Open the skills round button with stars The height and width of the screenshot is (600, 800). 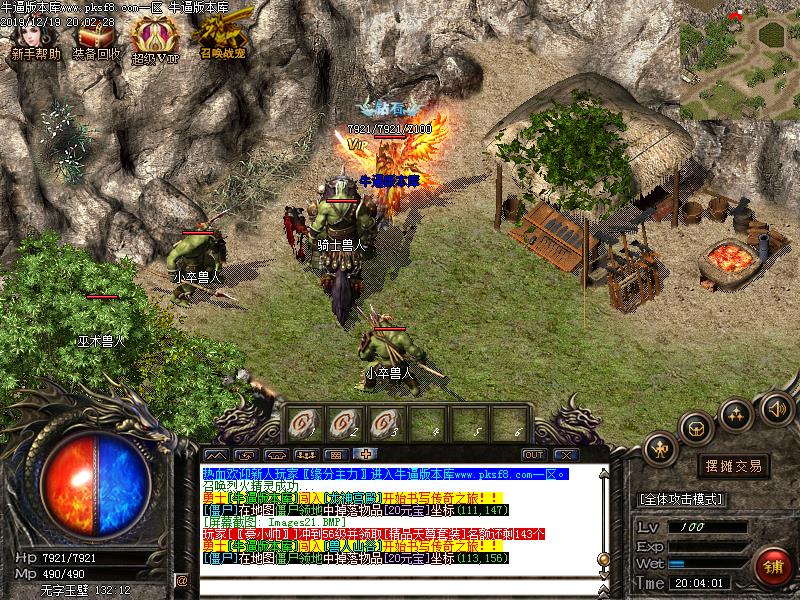(737, 413)
